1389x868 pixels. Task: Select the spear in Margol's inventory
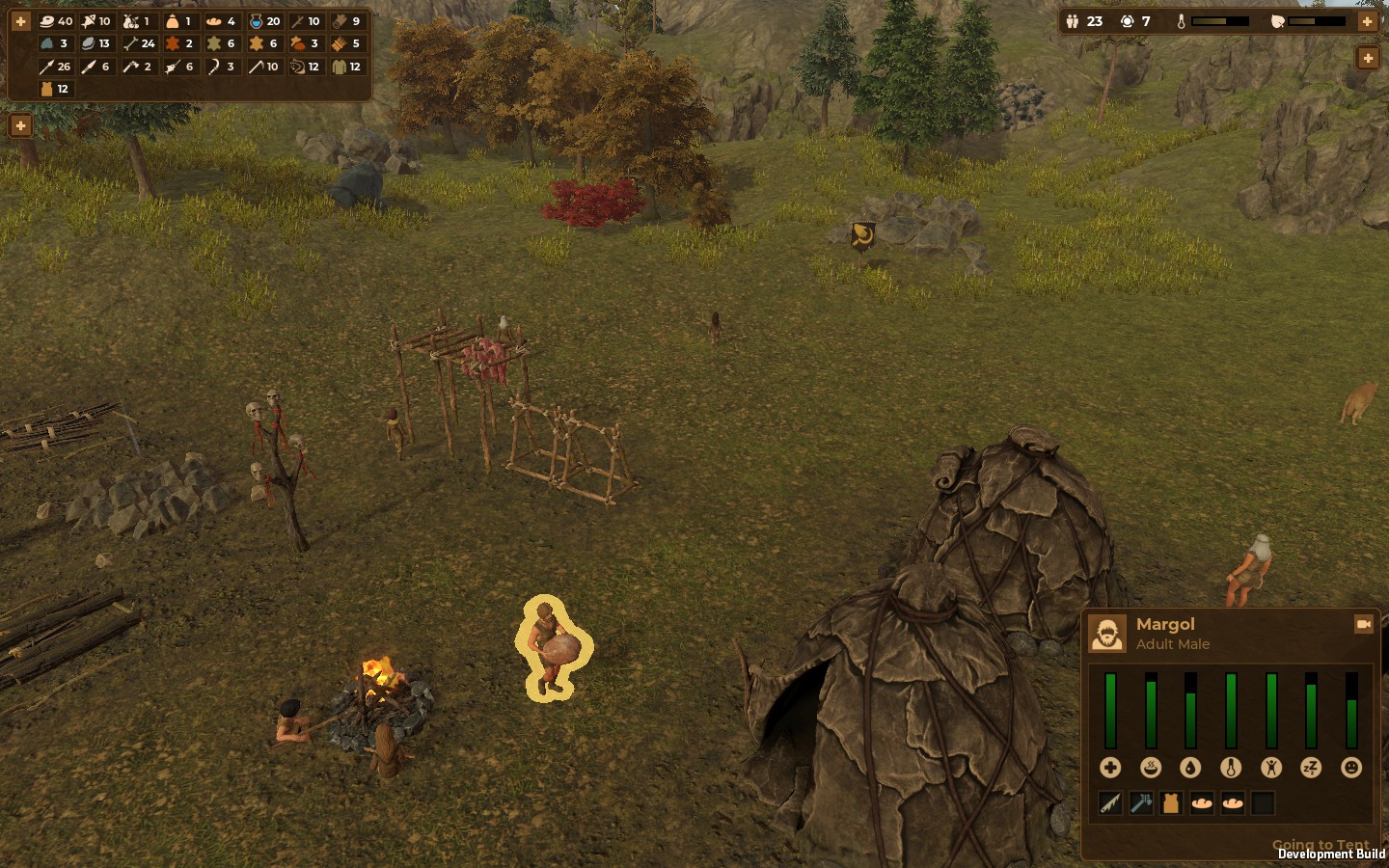(x=1110, y=803)
